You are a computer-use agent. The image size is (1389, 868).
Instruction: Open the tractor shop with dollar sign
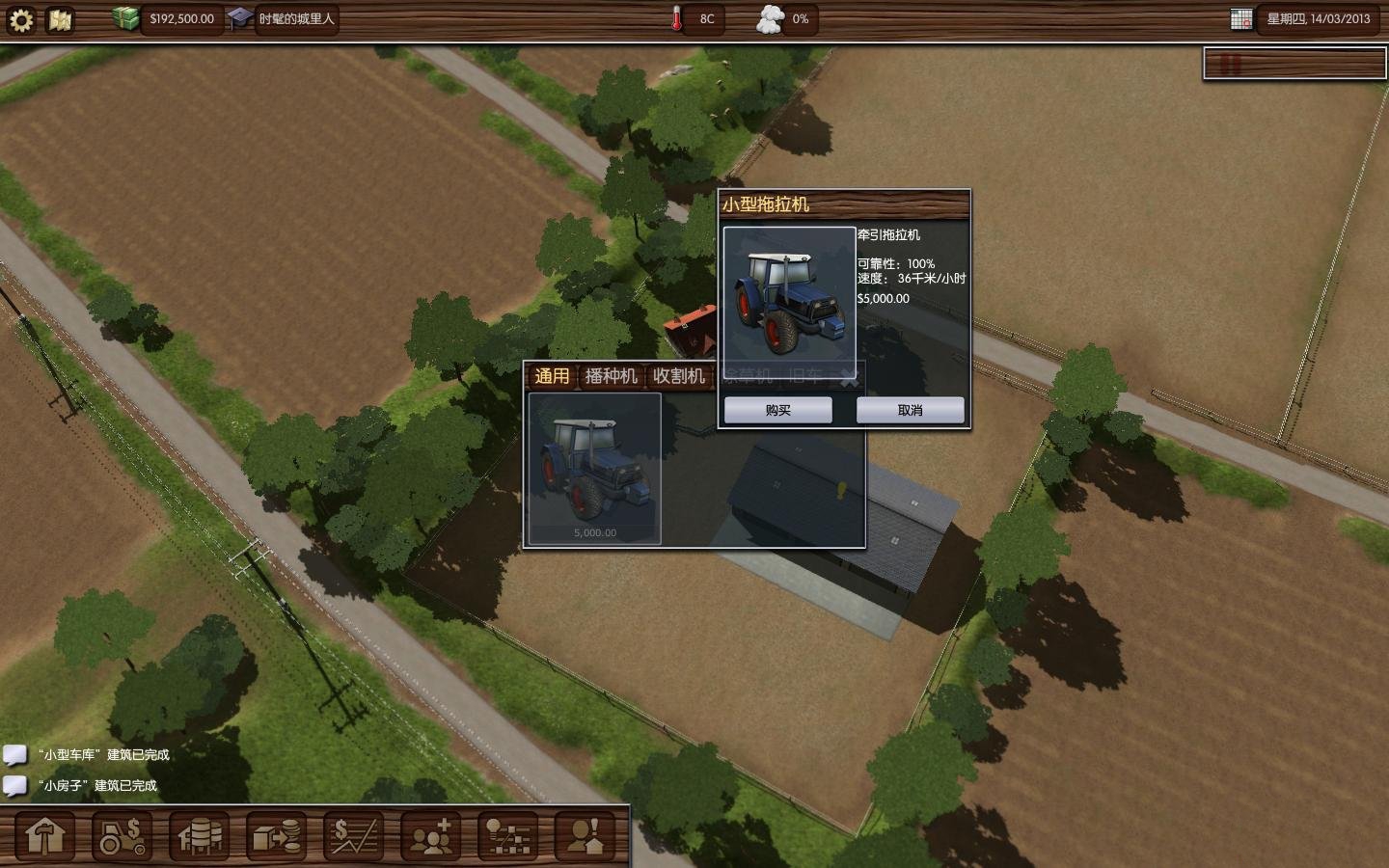click(x=123, y=836)
